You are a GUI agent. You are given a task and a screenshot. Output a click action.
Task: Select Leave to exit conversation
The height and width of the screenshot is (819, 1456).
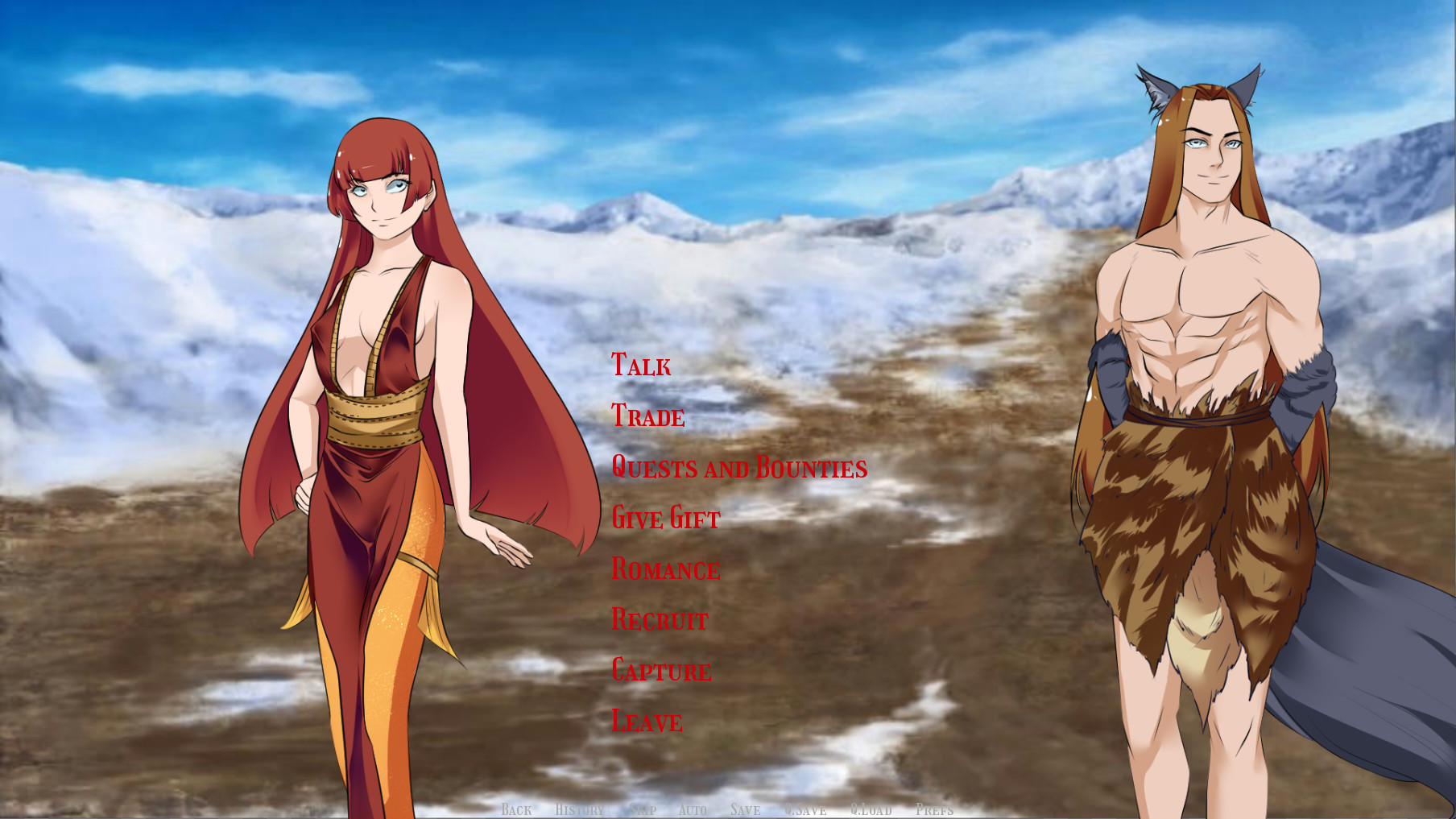(645, 721)
